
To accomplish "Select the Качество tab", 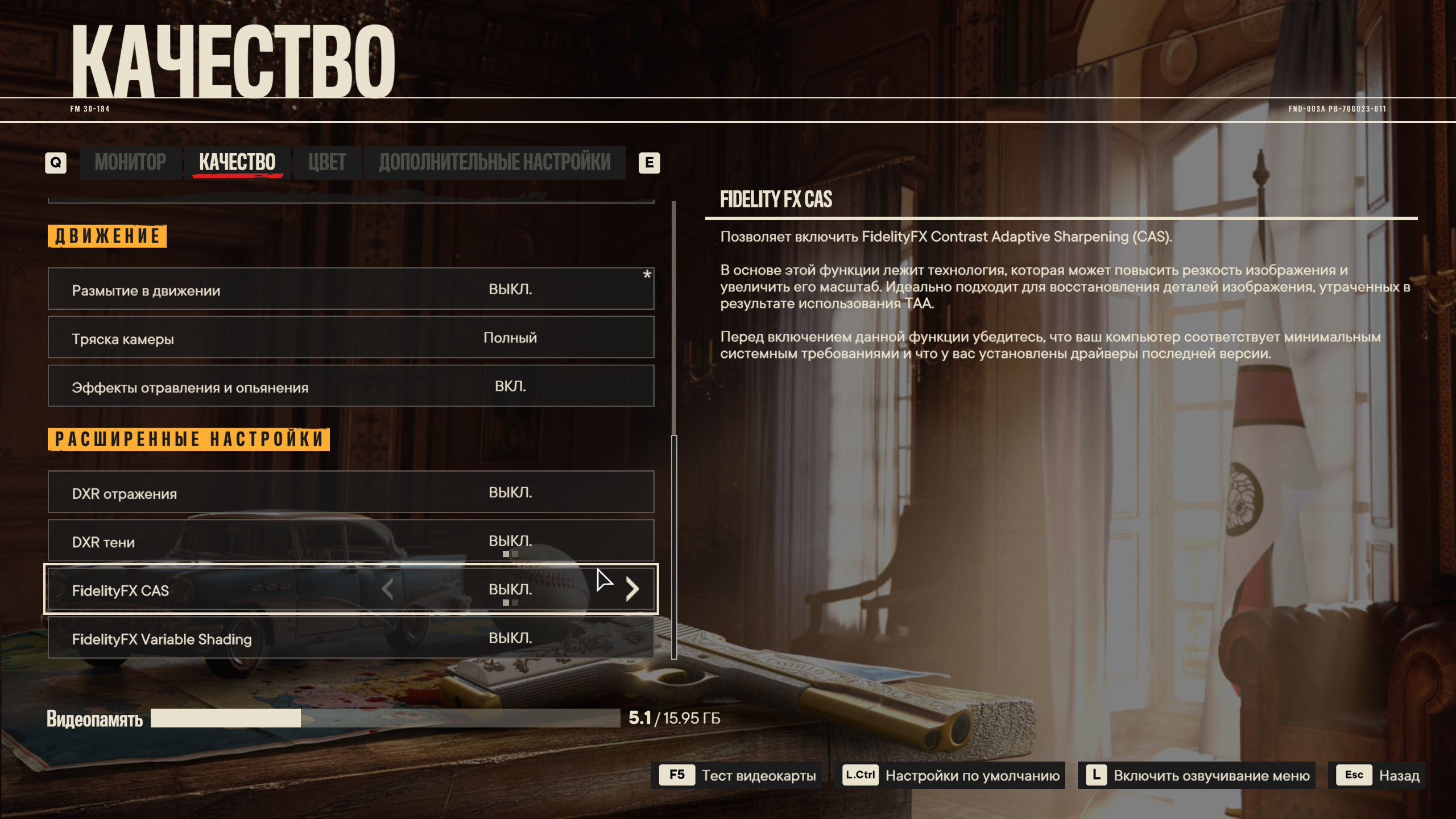I will pos(237,163).
